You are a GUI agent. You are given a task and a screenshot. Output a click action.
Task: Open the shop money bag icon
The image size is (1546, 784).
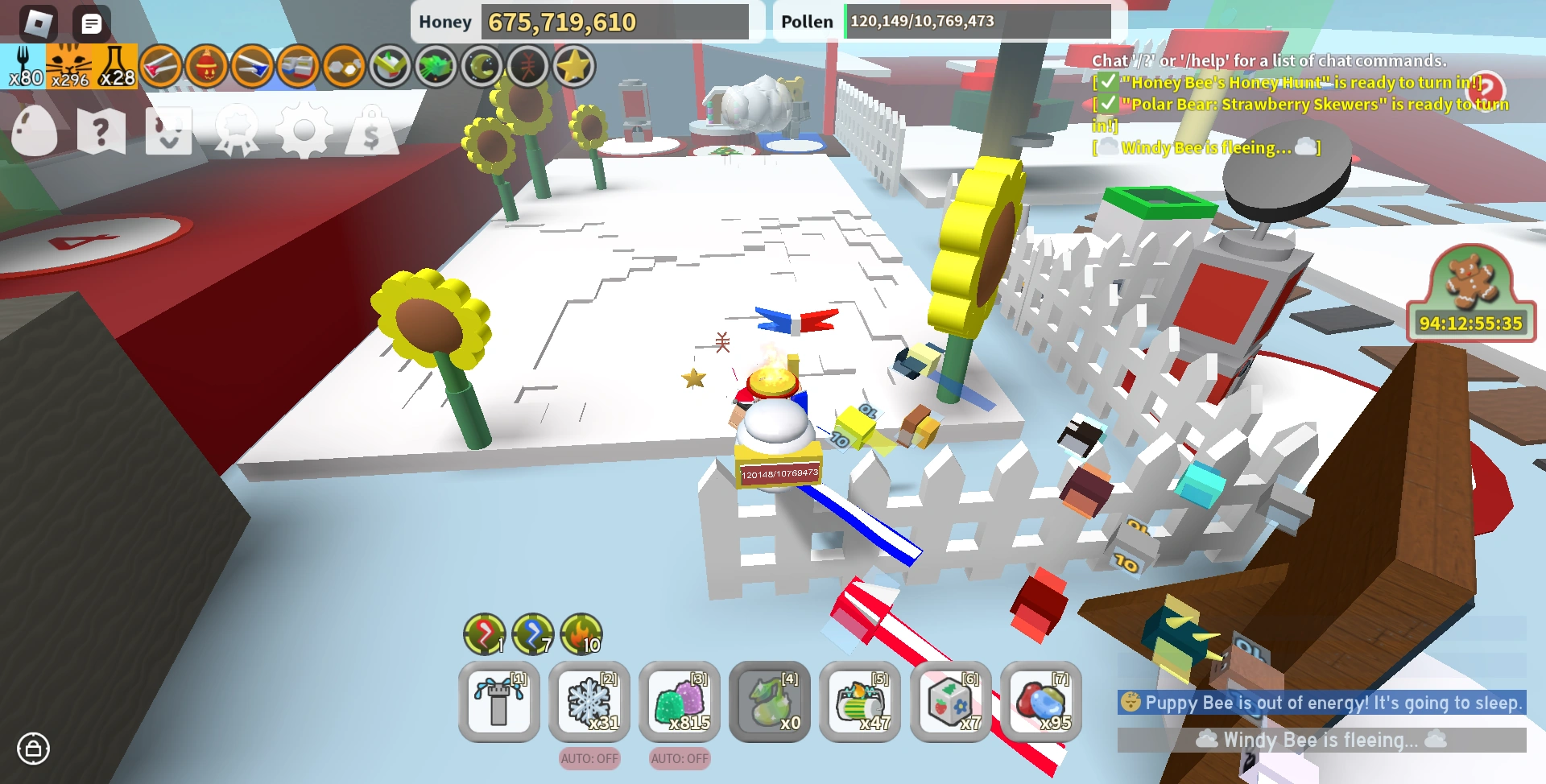click(370, 131)
